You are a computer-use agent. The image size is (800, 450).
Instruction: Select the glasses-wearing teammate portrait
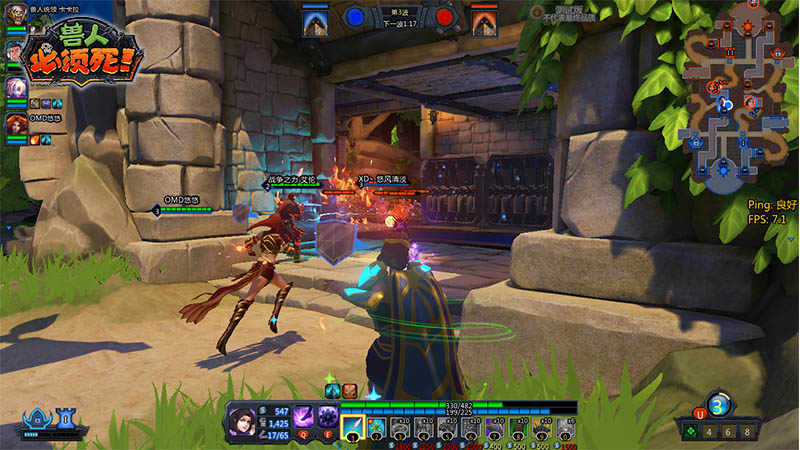(x=15, y=52)
